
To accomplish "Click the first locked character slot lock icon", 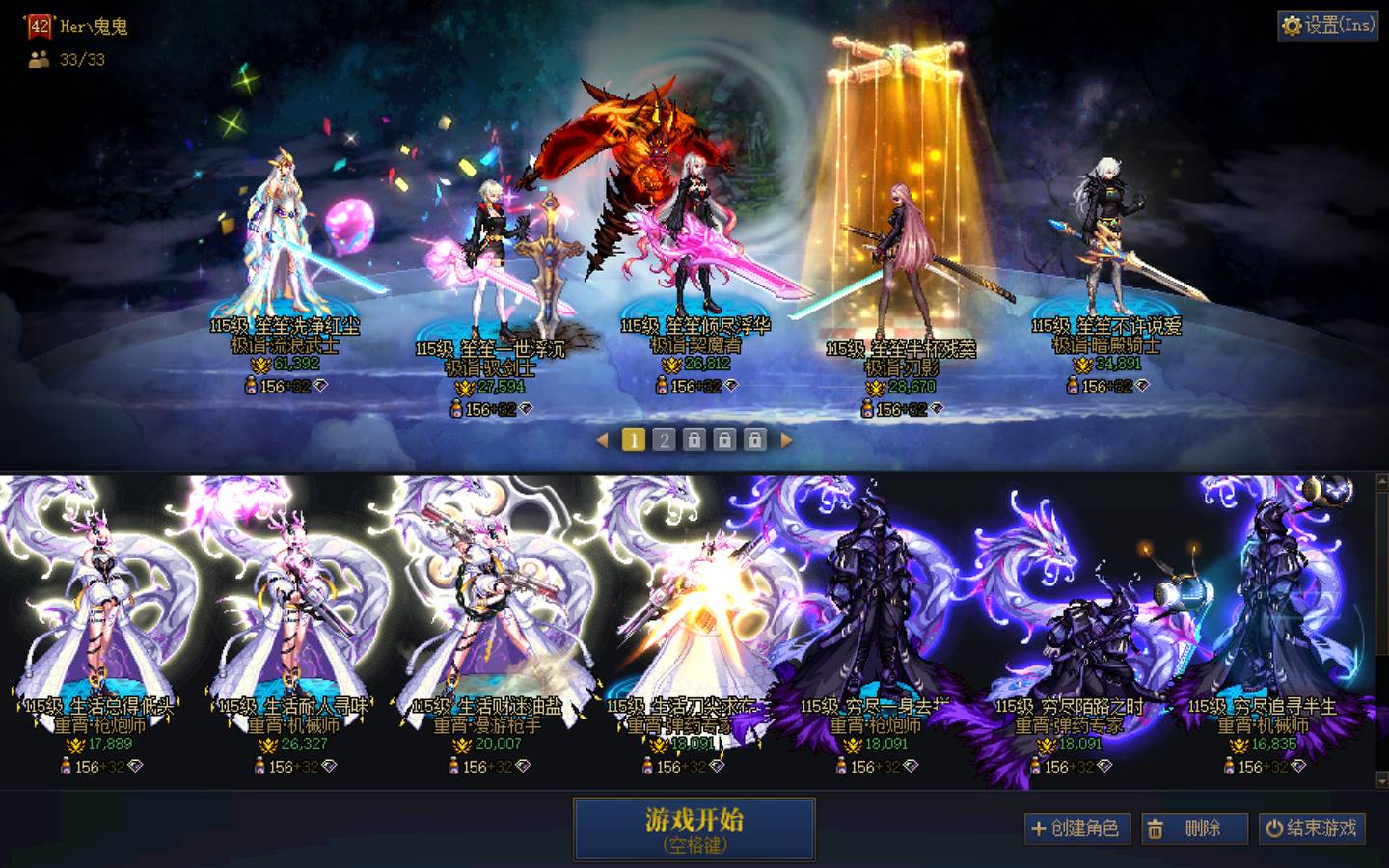I will point(693,440).
